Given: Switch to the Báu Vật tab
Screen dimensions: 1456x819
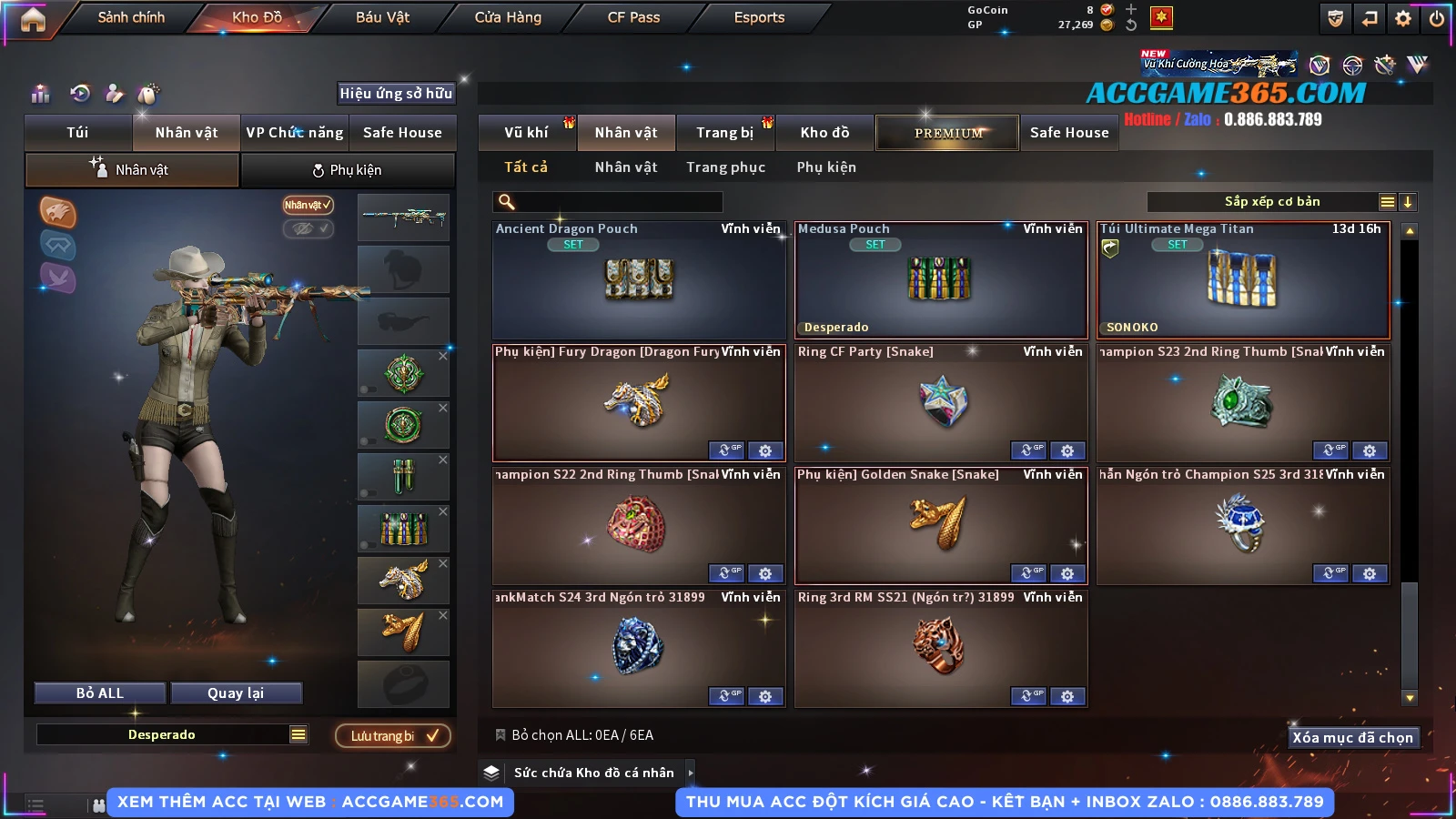Looking at the screenshot, I should [x=382, y=18].
